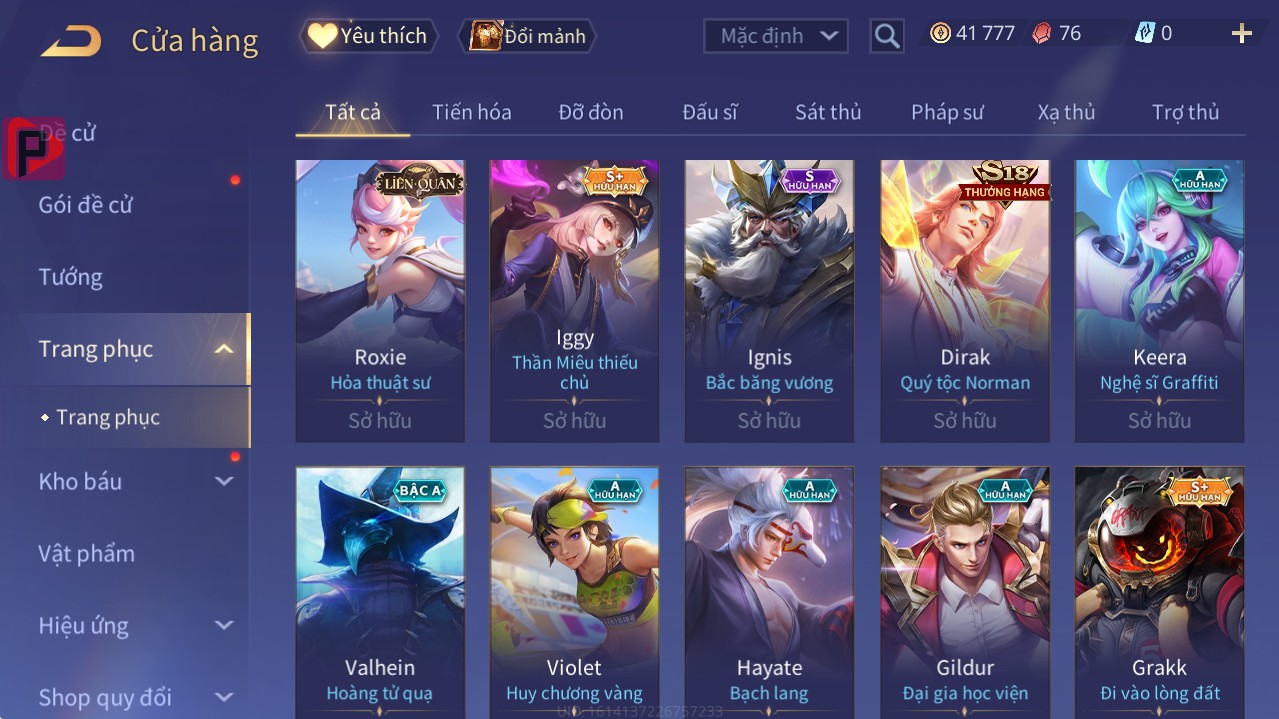1279x719 pixels.
Task: Choose the Ignis Bắc băng vương skin
Action: [x=769, y=300]
